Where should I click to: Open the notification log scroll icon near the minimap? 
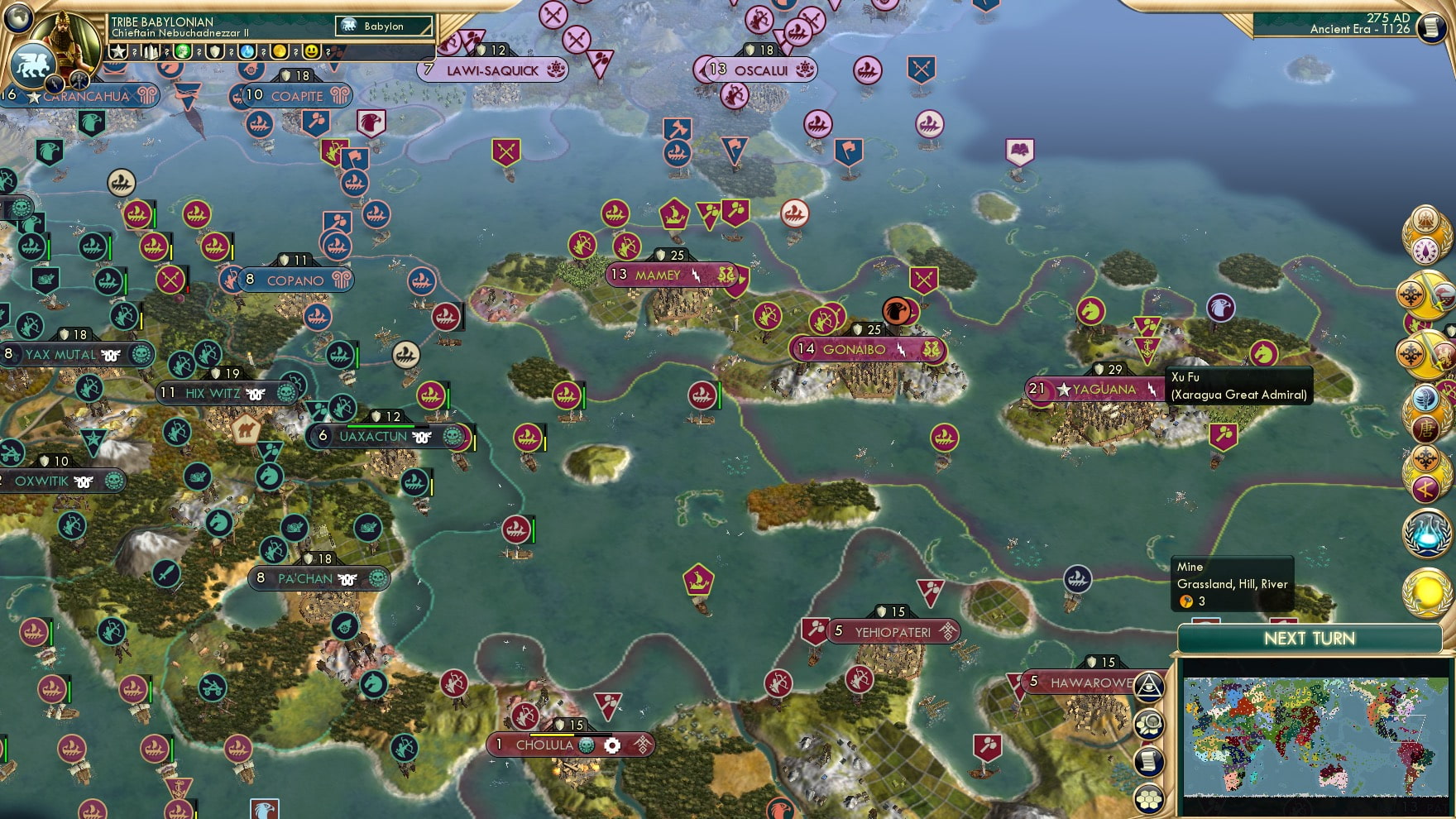pos(1149,759)
